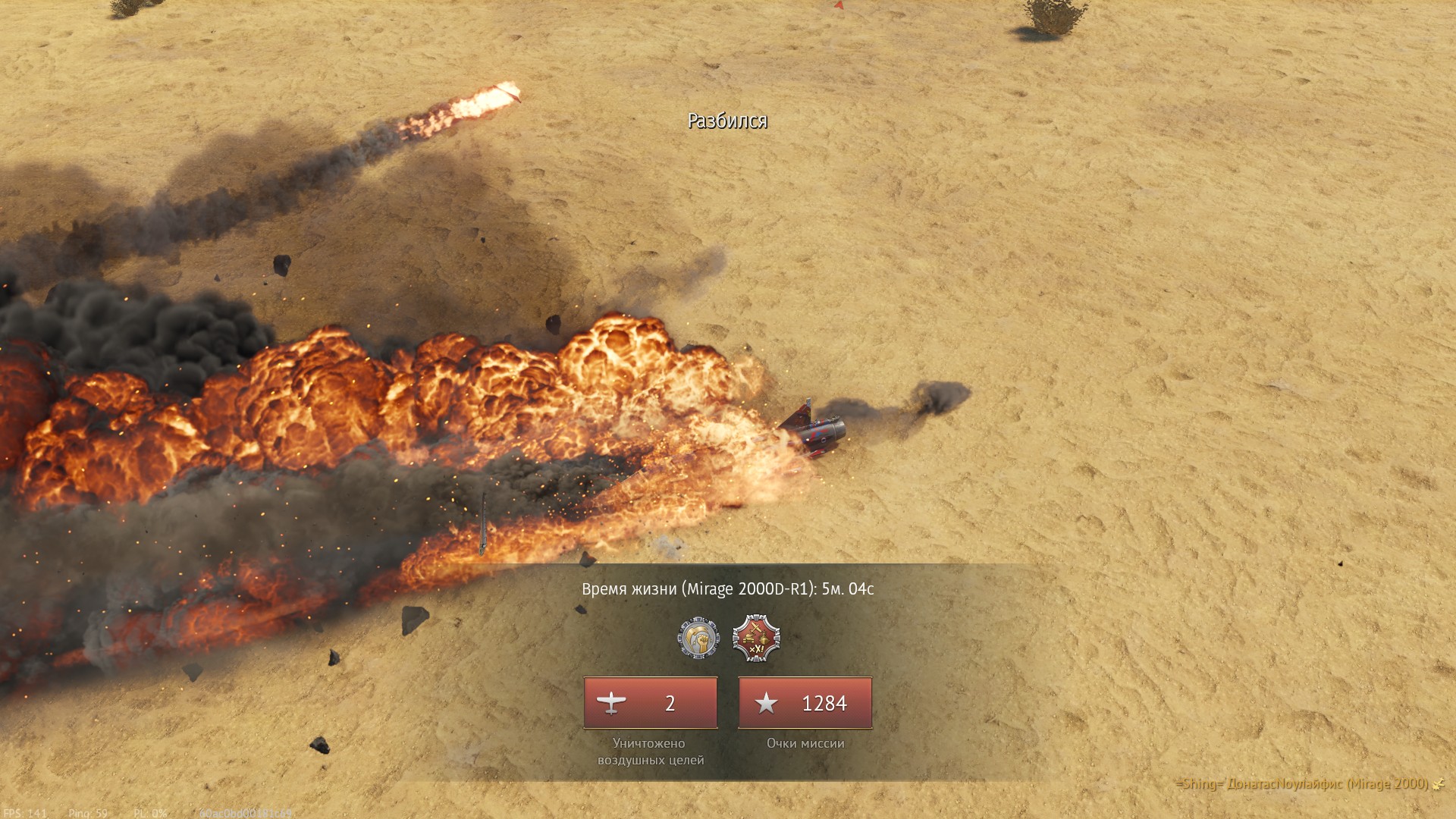Select the red crossed-weapons award medal
Image resolution: width=1456 pixels, height=819 pixels.
click(x=756, y=638)
